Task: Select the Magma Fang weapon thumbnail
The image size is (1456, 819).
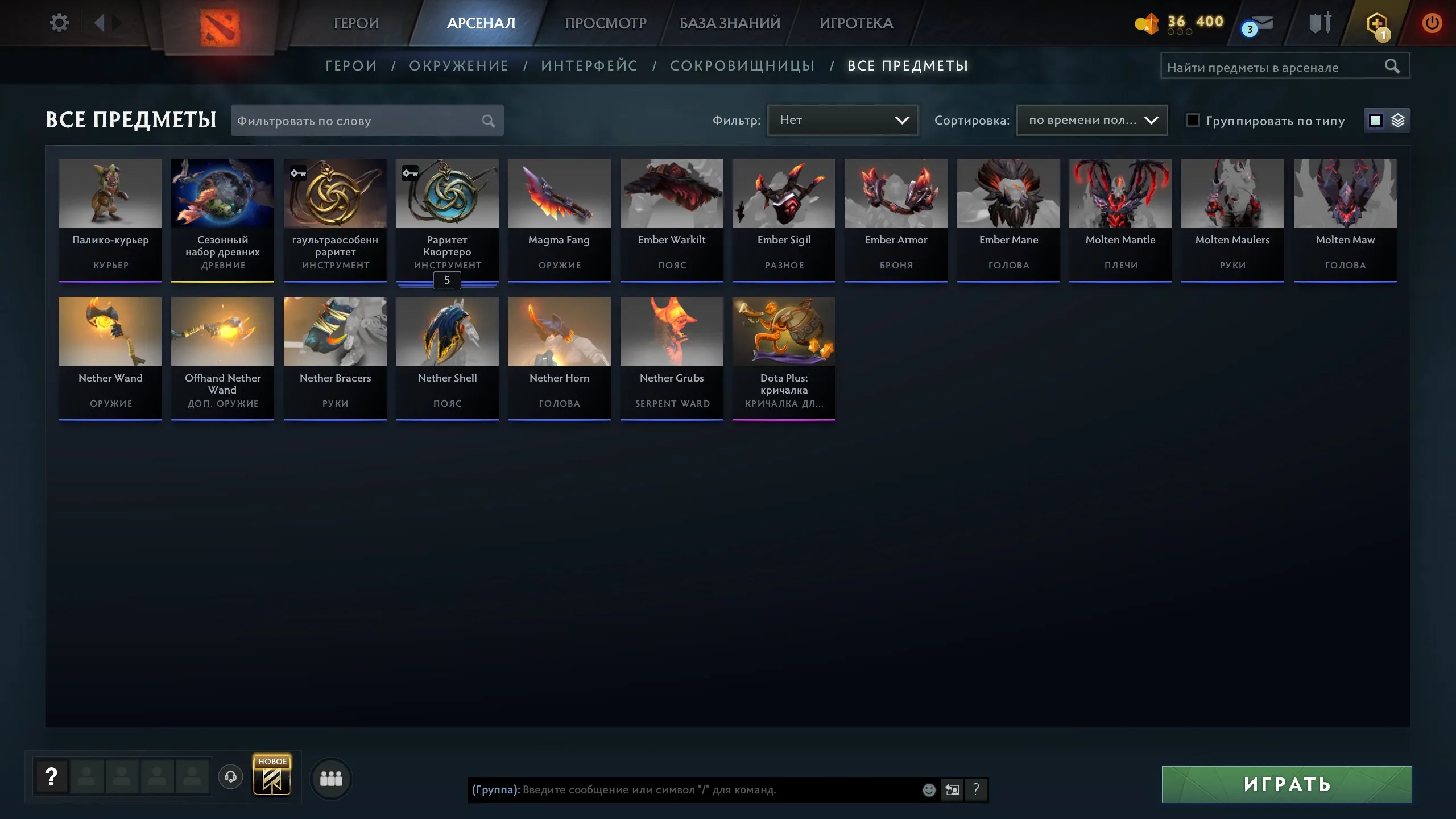Action: tap(559, 193)
